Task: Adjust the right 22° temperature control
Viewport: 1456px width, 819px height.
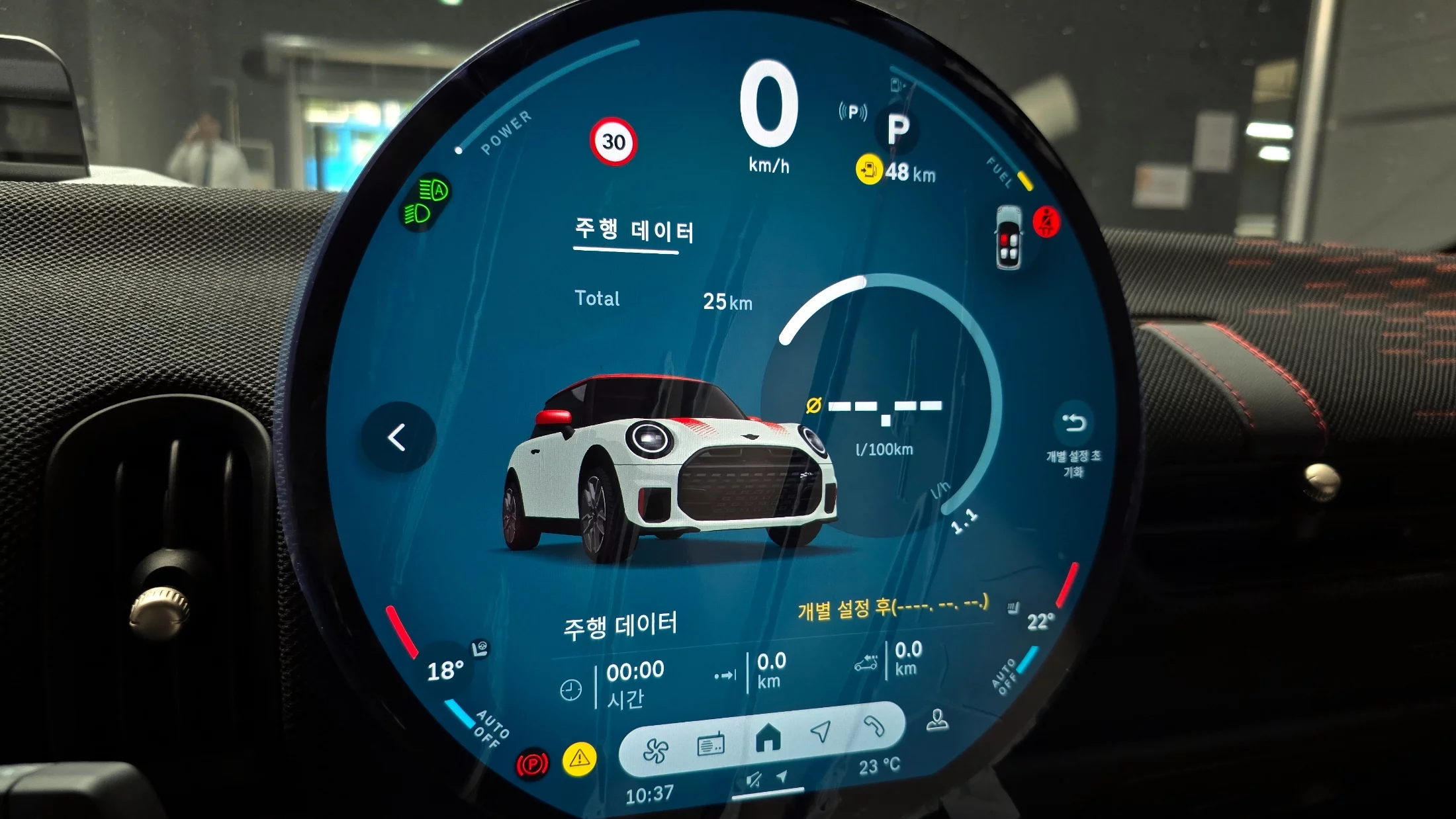Action: pos(1040,621)
